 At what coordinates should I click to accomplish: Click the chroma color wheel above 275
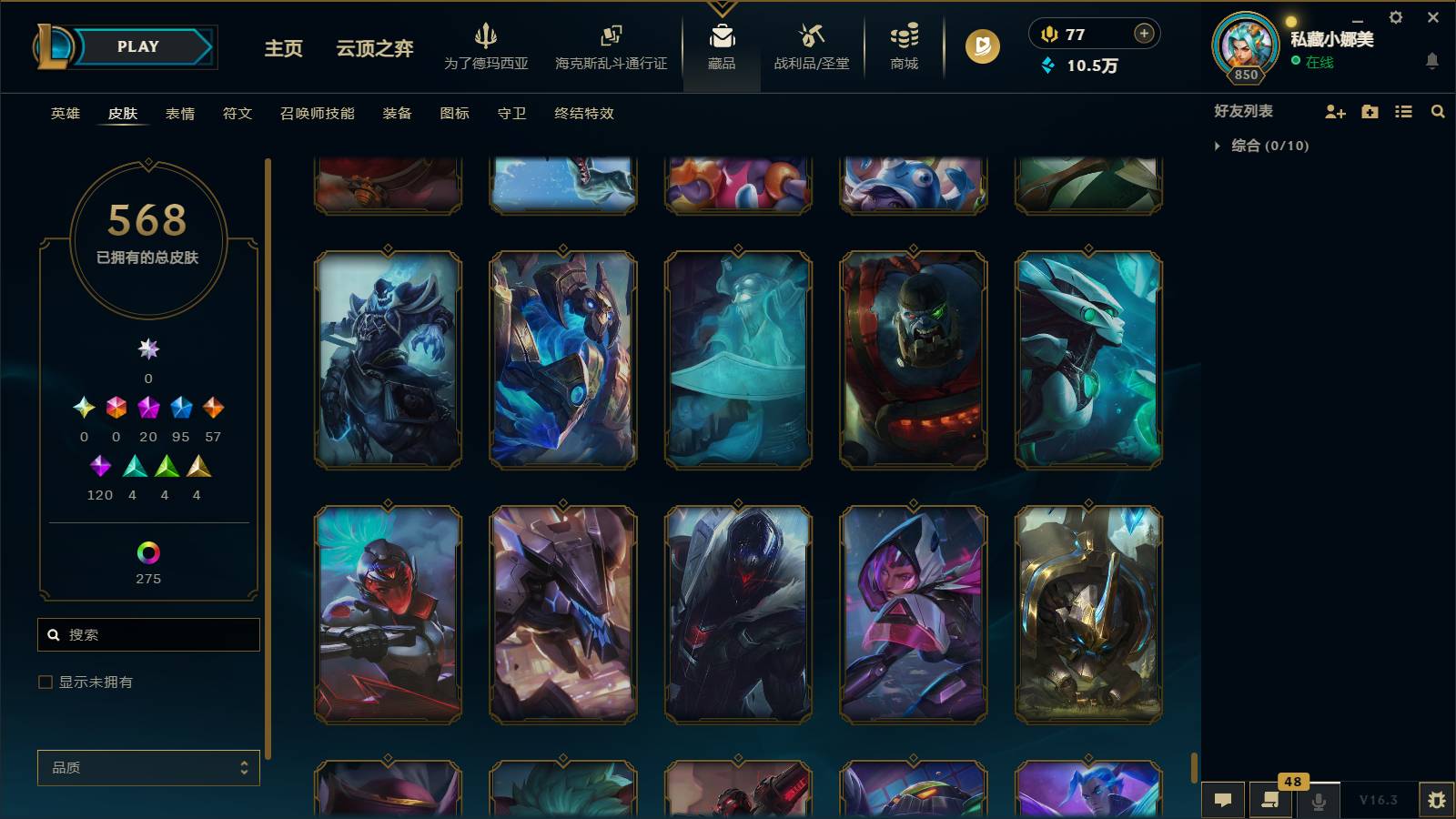pyautogui.click(x=148, y=550)
